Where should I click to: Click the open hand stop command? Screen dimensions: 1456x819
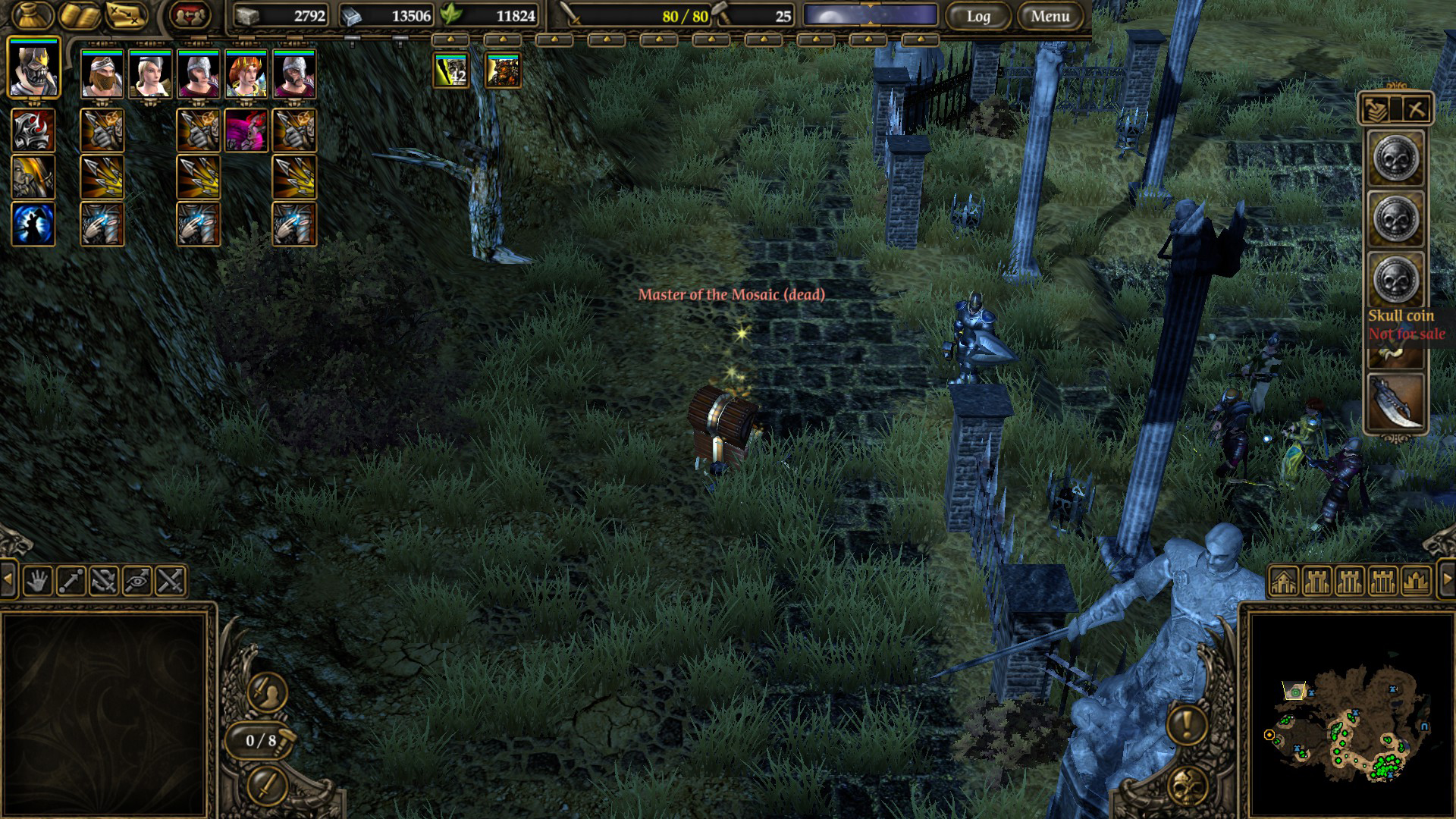[37, 582]
